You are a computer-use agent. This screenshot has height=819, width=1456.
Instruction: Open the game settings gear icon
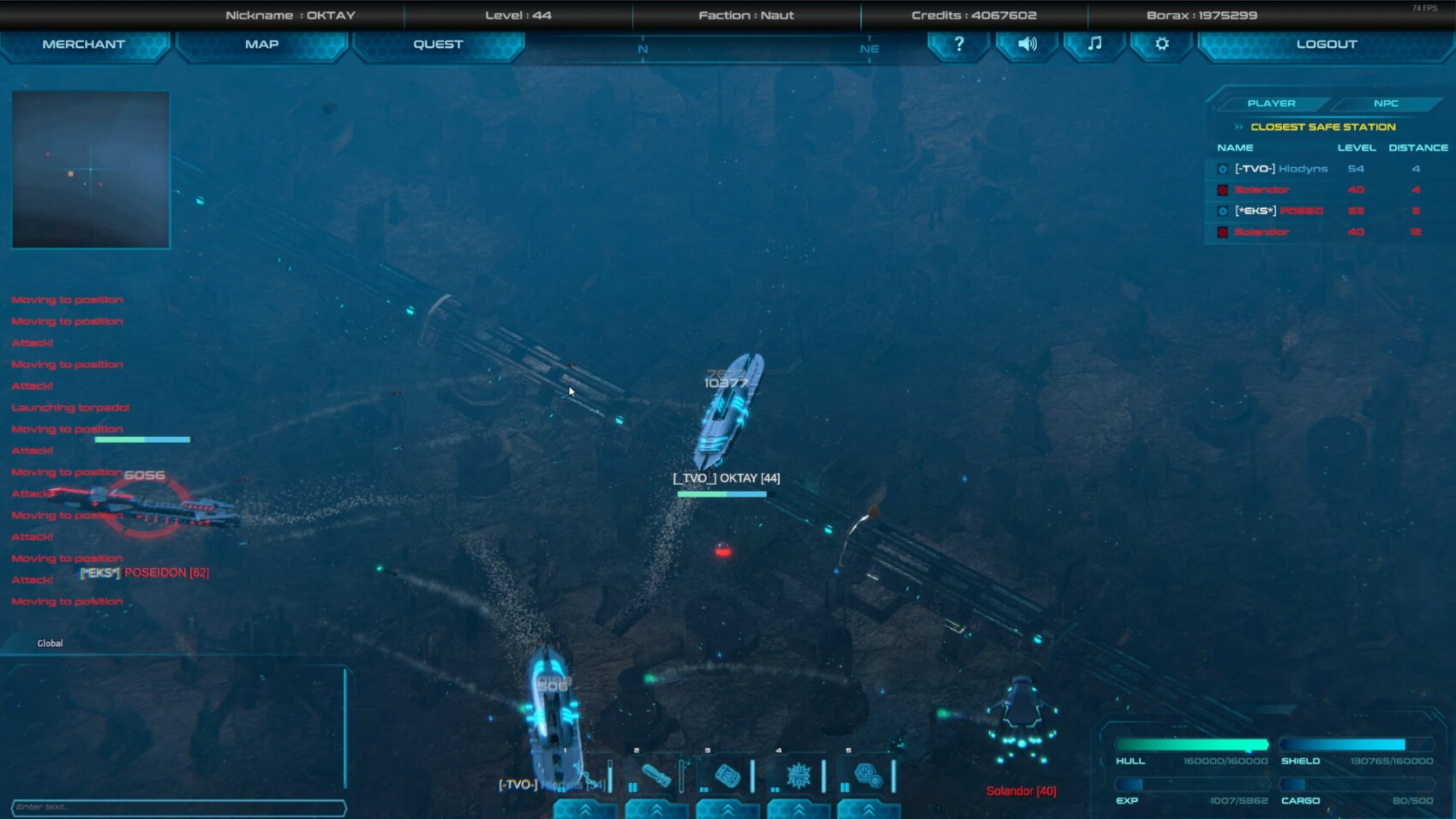click(x=1160, y=44)
